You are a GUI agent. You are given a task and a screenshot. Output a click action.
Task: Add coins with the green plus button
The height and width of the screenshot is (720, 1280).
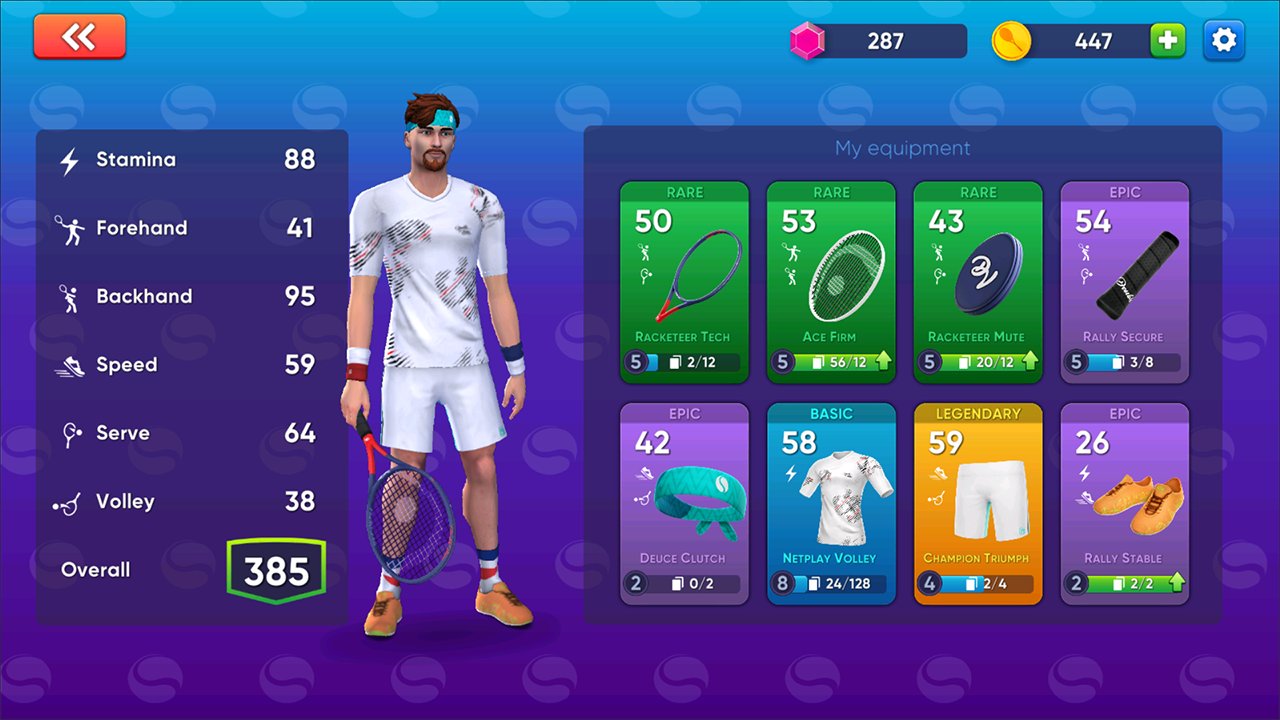click(1167, 41)
